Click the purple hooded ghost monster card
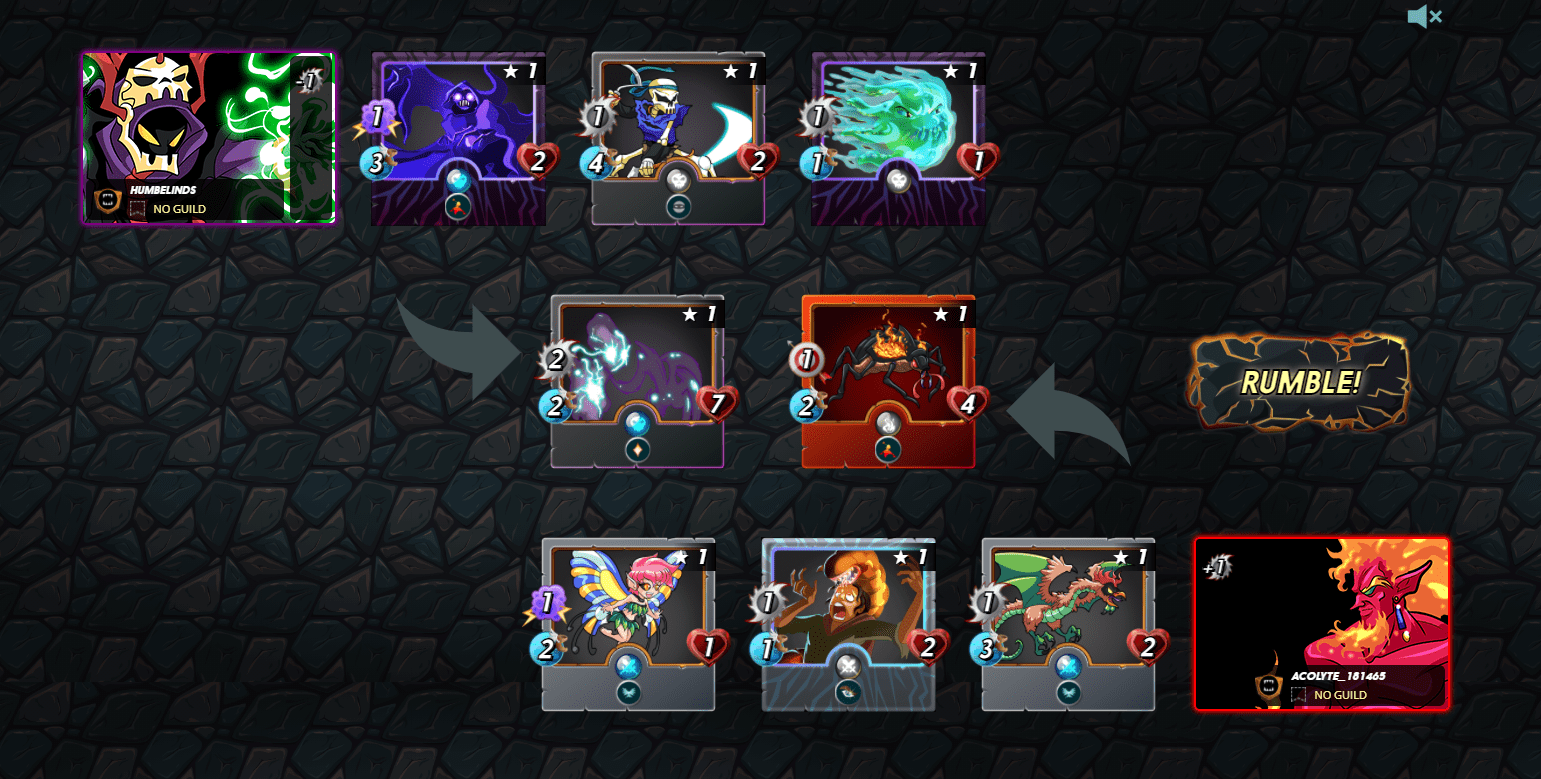 (x=458, y=138)
